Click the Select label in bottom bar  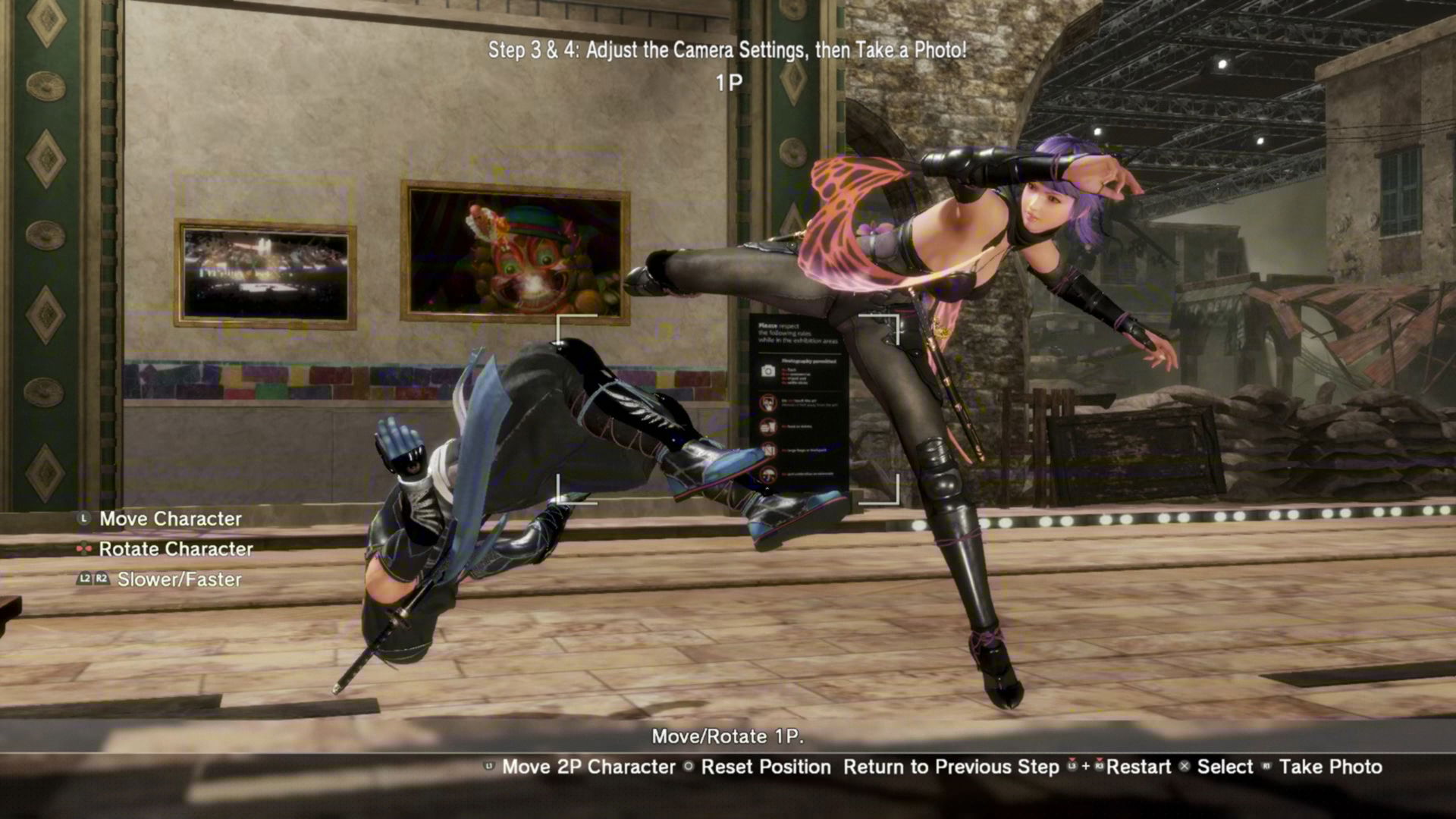[1225, 767]
